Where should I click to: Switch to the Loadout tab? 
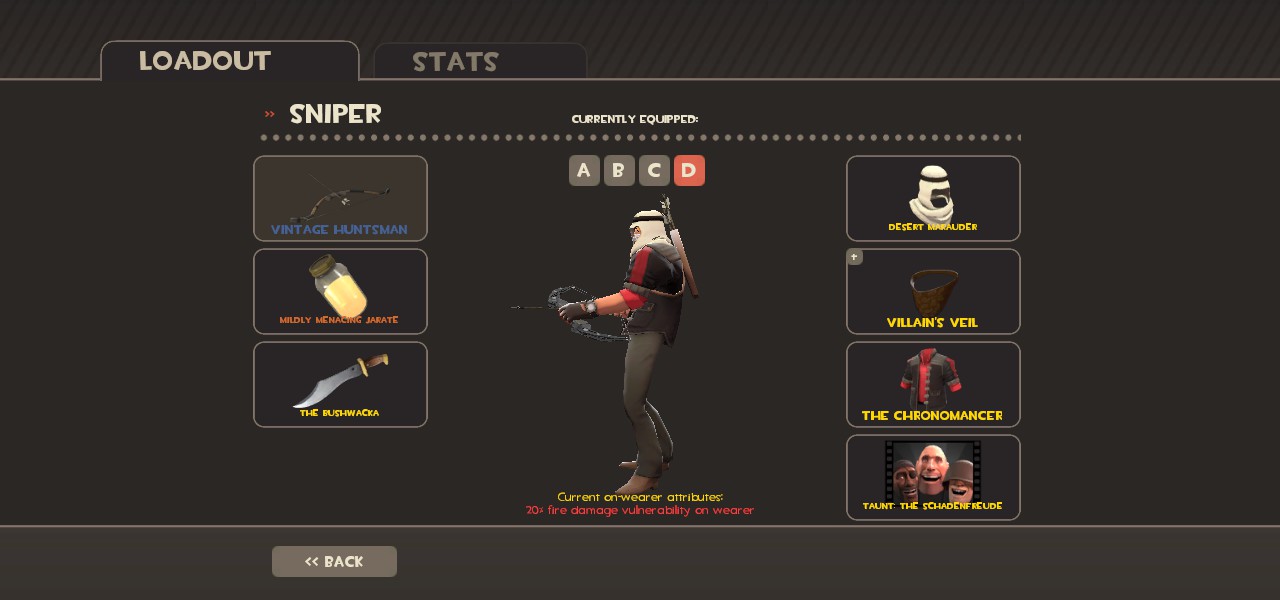[229, 61]
